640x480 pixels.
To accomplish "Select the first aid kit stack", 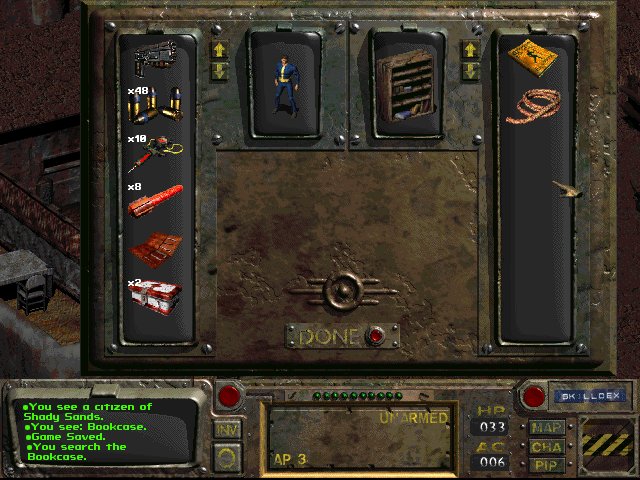I will [x=158, y=297].
